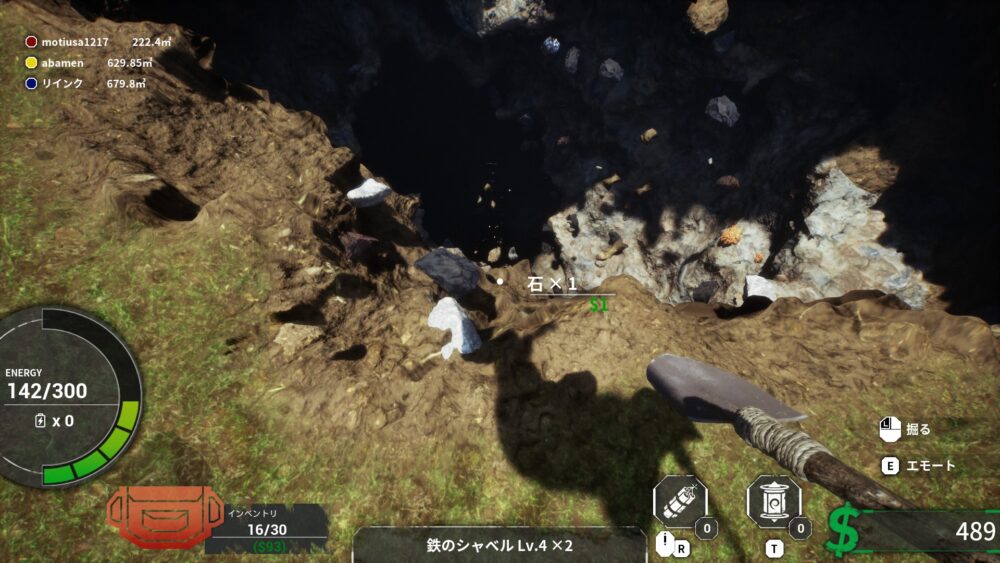Select player motiusa1217 in the player list
1000x563 pixels.
click(x=74, y=42)
